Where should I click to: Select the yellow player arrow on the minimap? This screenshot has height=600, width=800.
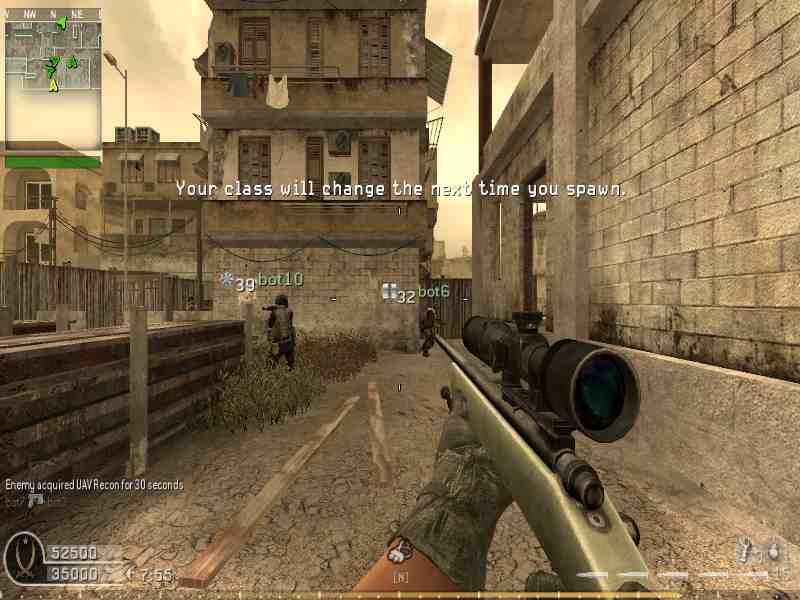[53, 86]
